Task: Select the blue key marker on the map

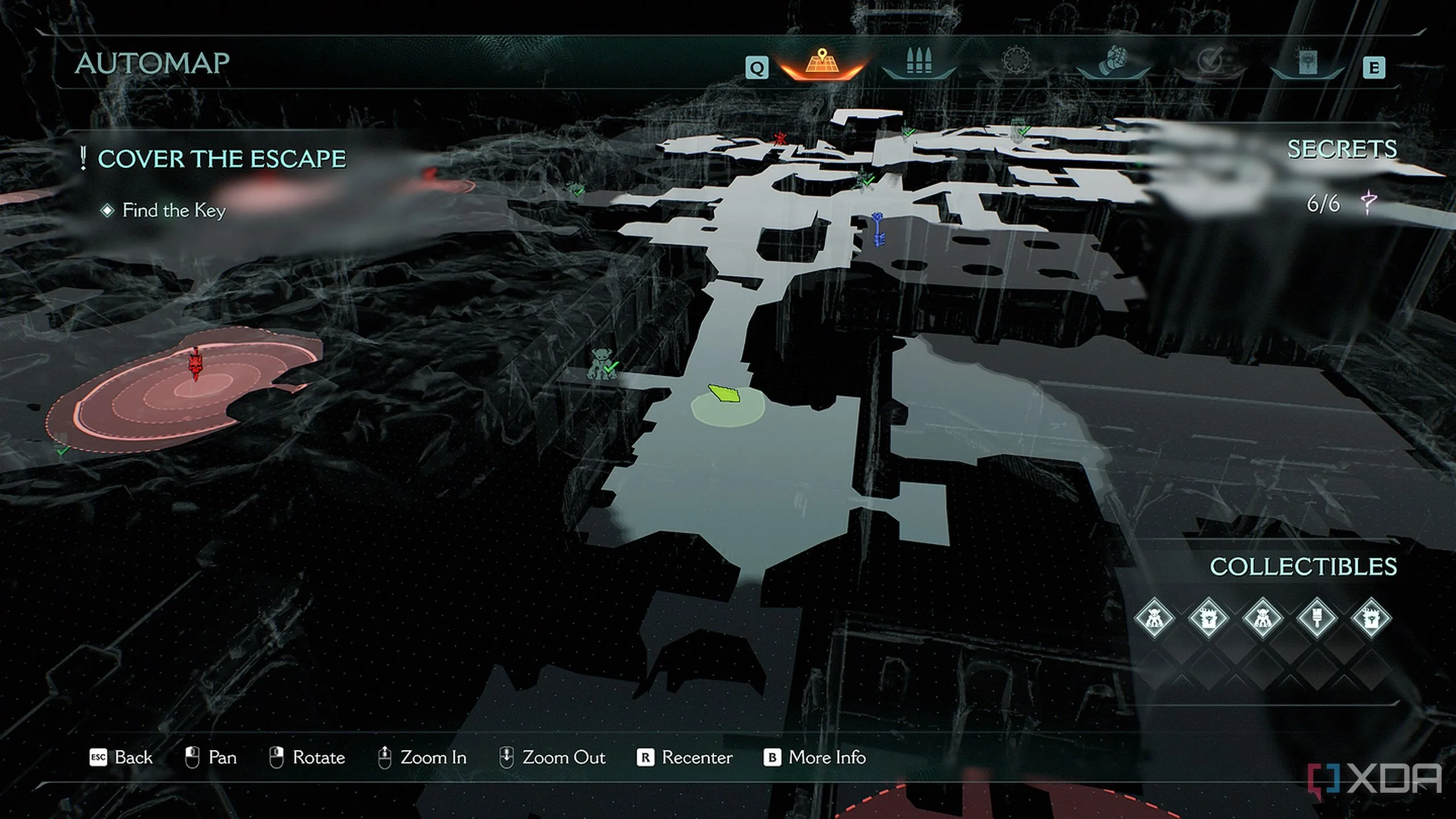Action: 878,229
